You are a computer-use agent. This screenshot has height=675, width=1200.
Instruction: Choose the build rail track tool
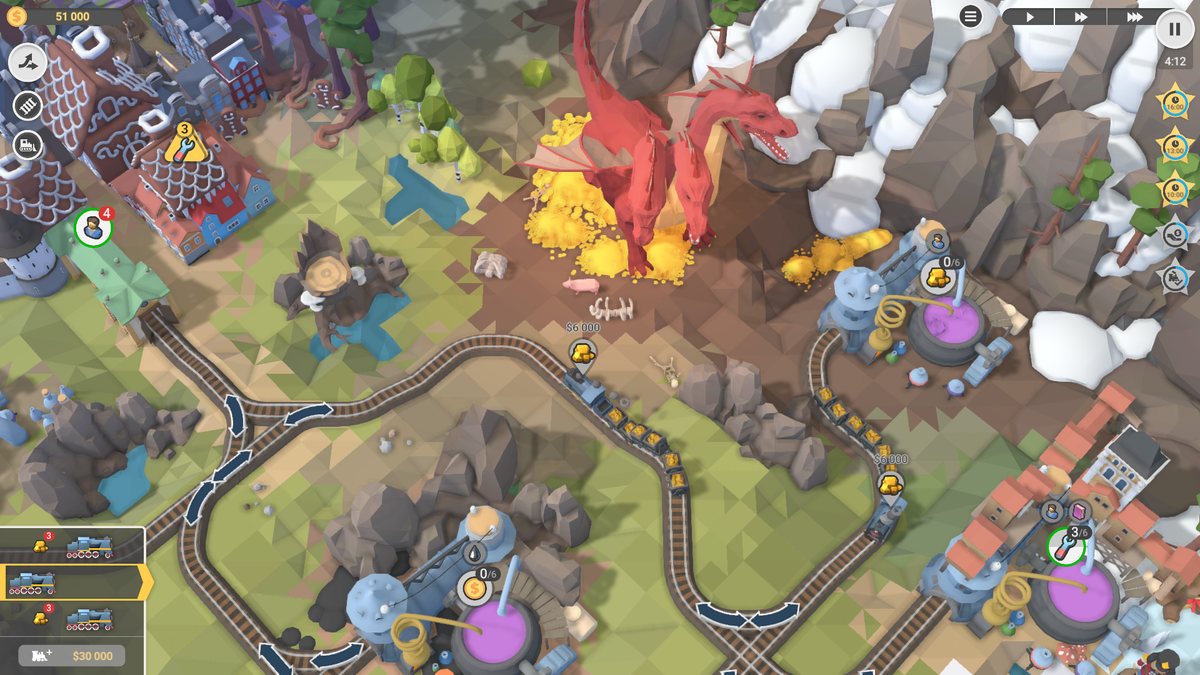click(28, 105)
